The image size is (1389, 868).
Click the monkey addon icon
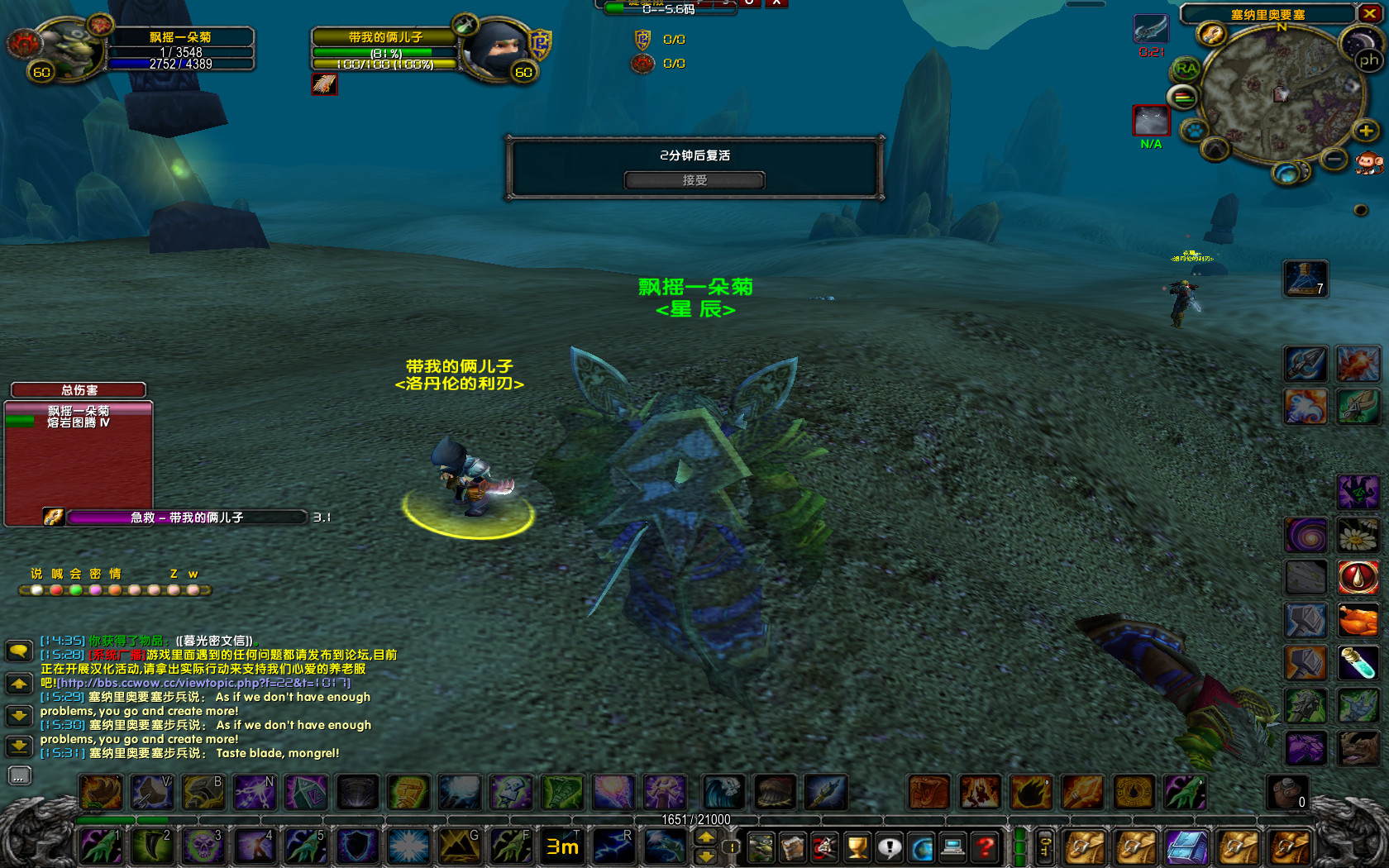[1368, 165]
